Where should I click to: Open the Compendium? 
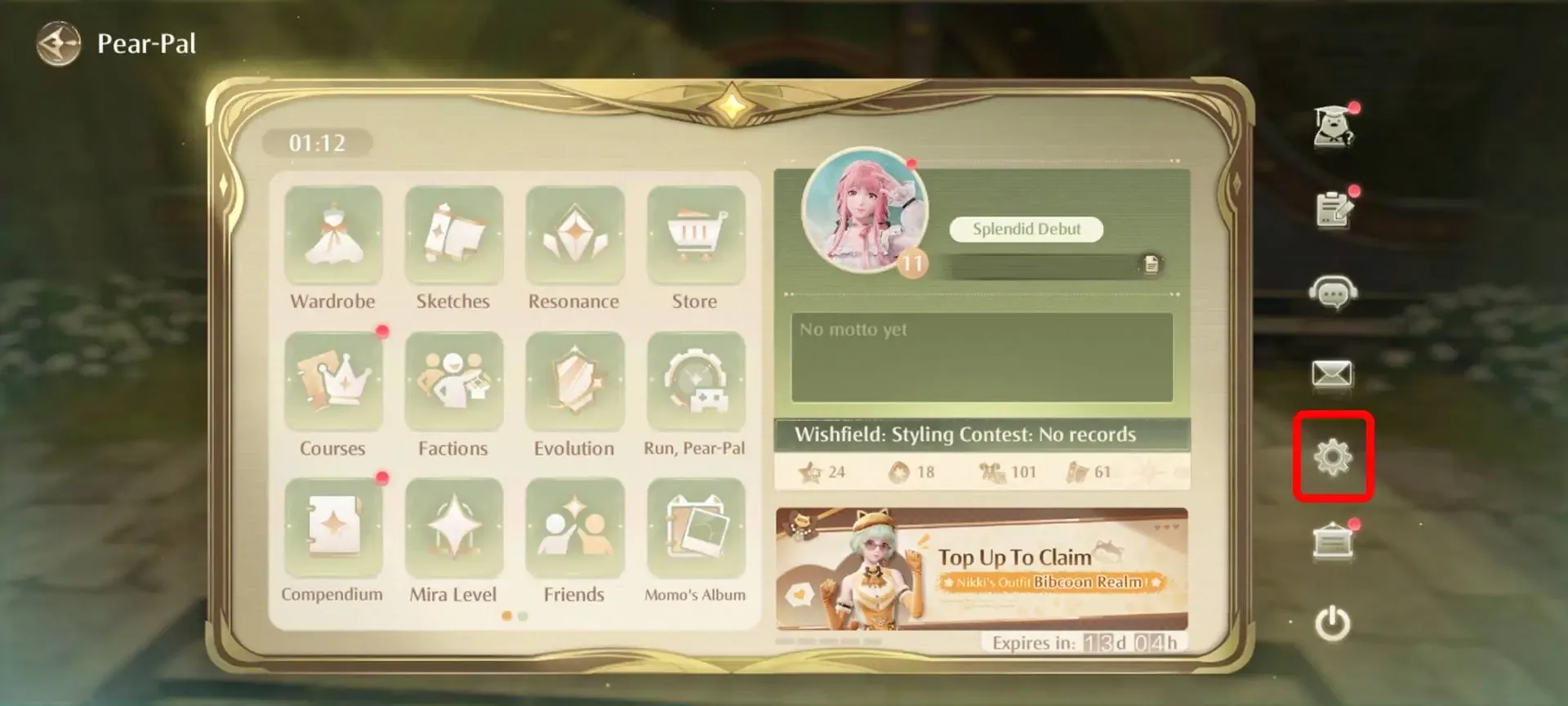[x=333, y=528]
